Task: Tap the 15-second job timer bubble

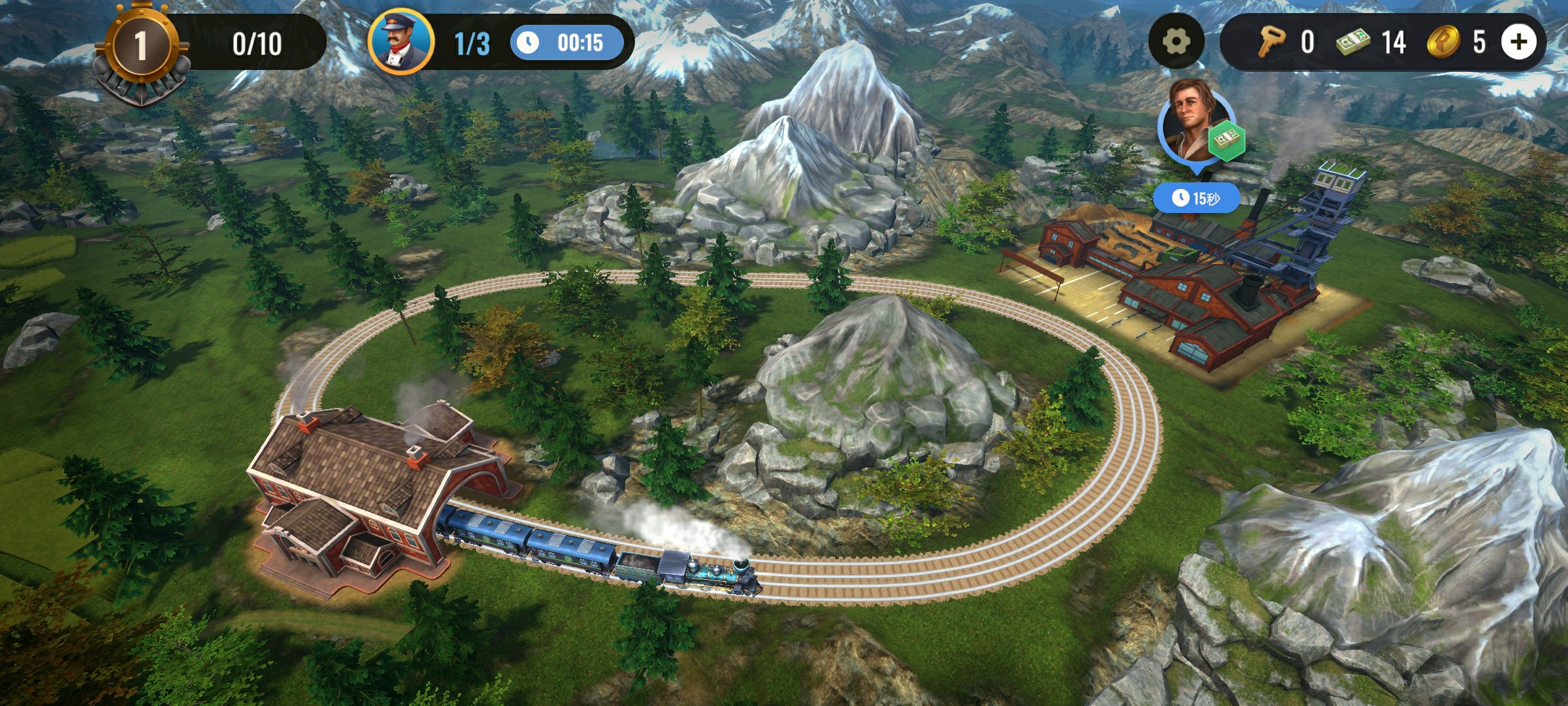Action: pos(1196,197)
